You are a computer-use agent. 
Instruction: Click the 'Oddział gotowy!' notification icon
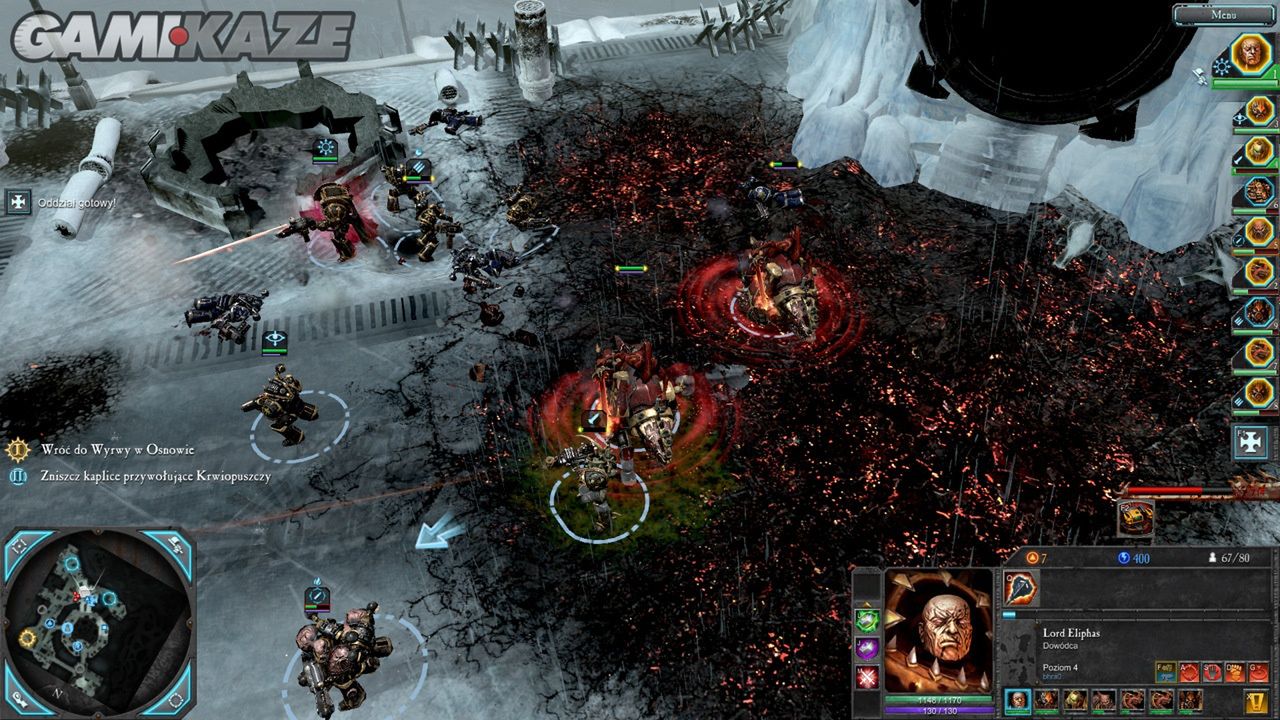(x=18, y=203)
